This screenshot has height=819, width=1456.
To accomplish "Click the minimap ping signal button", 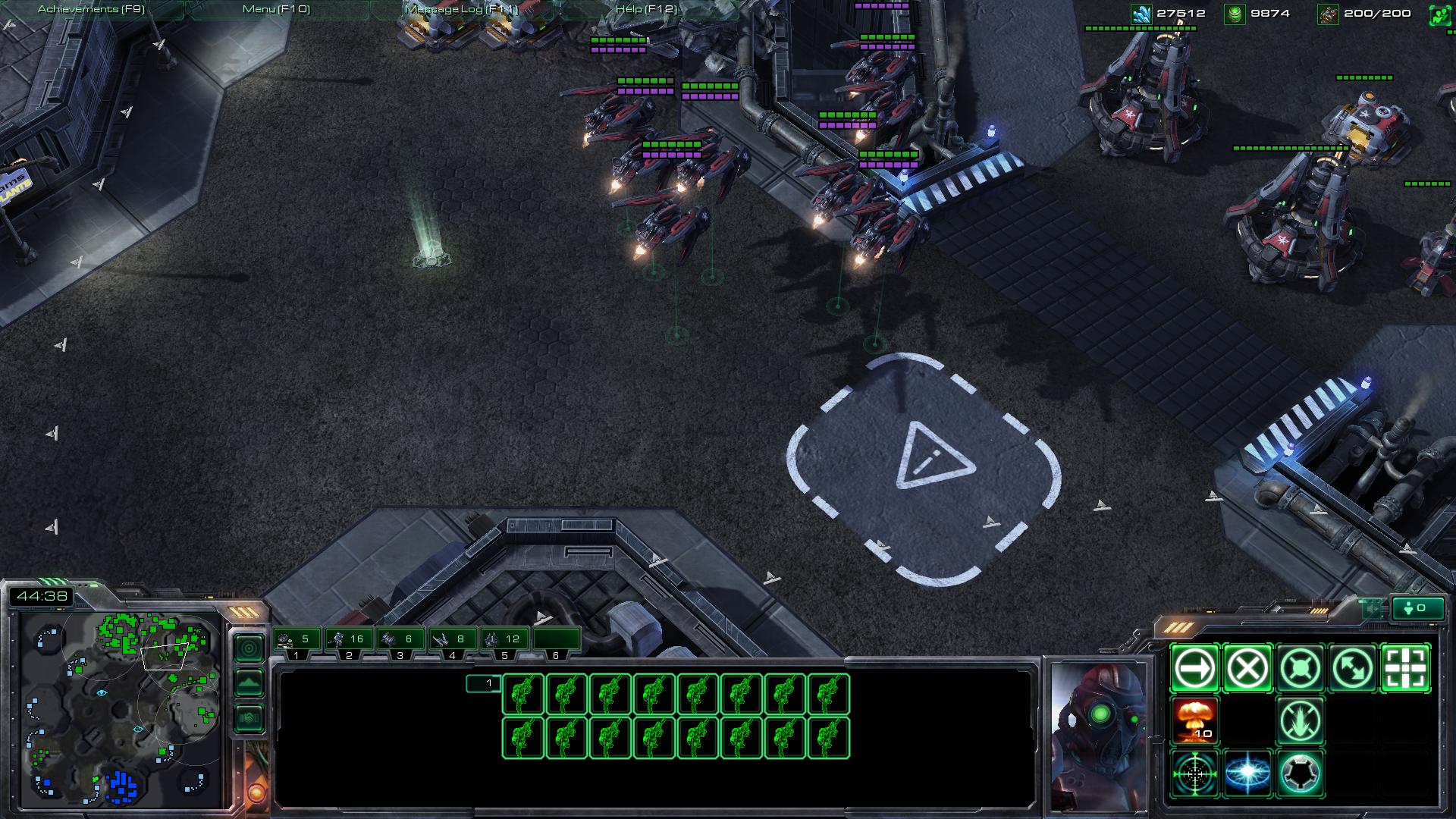I will pos(249,648).
